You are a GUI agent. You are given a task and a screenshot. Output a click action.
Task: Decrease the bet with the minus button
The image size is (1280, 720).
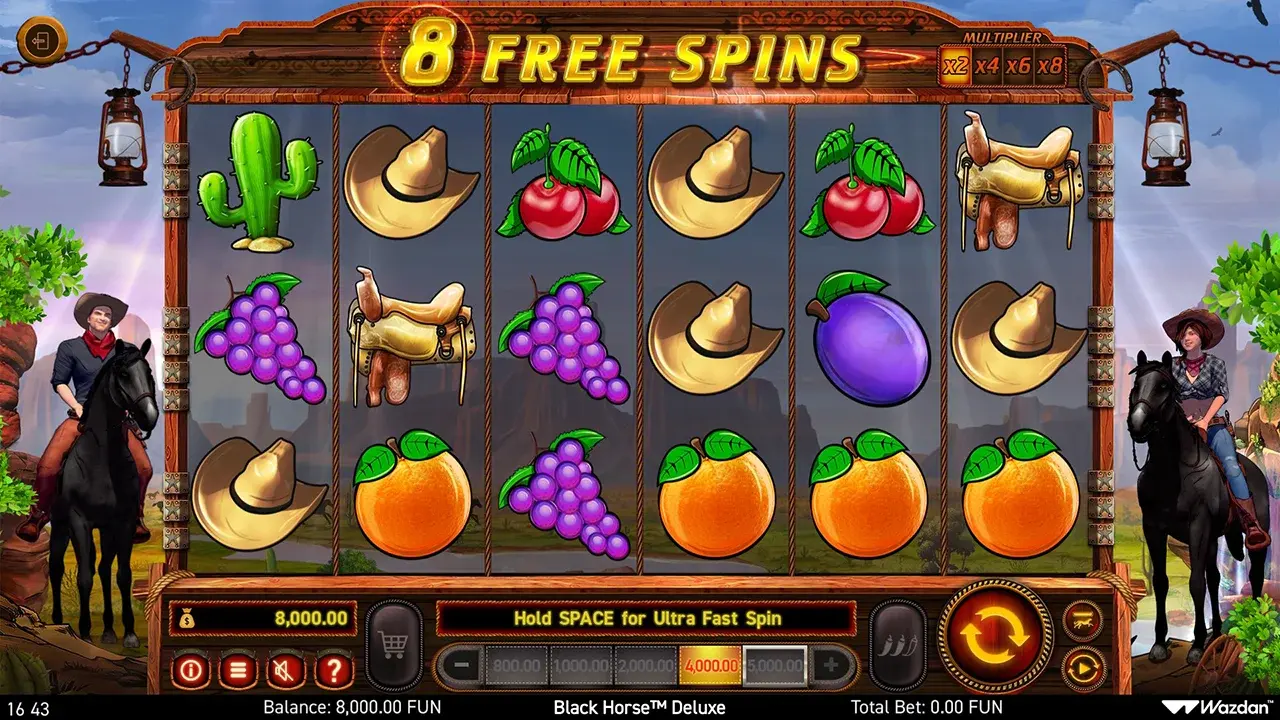pos(460,665)
